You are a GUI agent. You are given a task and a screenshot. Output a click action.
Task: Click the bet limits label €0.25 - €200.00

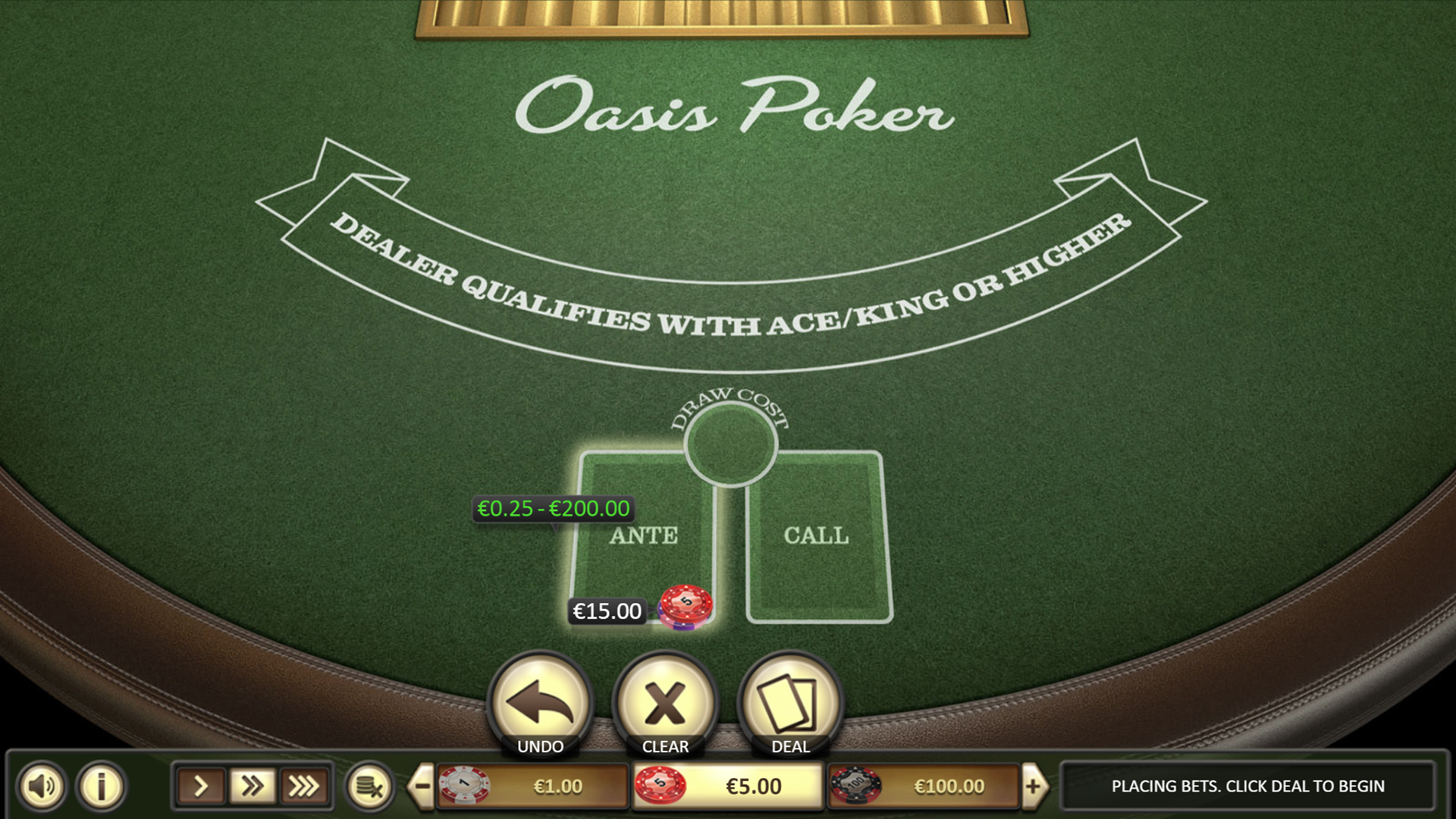pos(552,509)
